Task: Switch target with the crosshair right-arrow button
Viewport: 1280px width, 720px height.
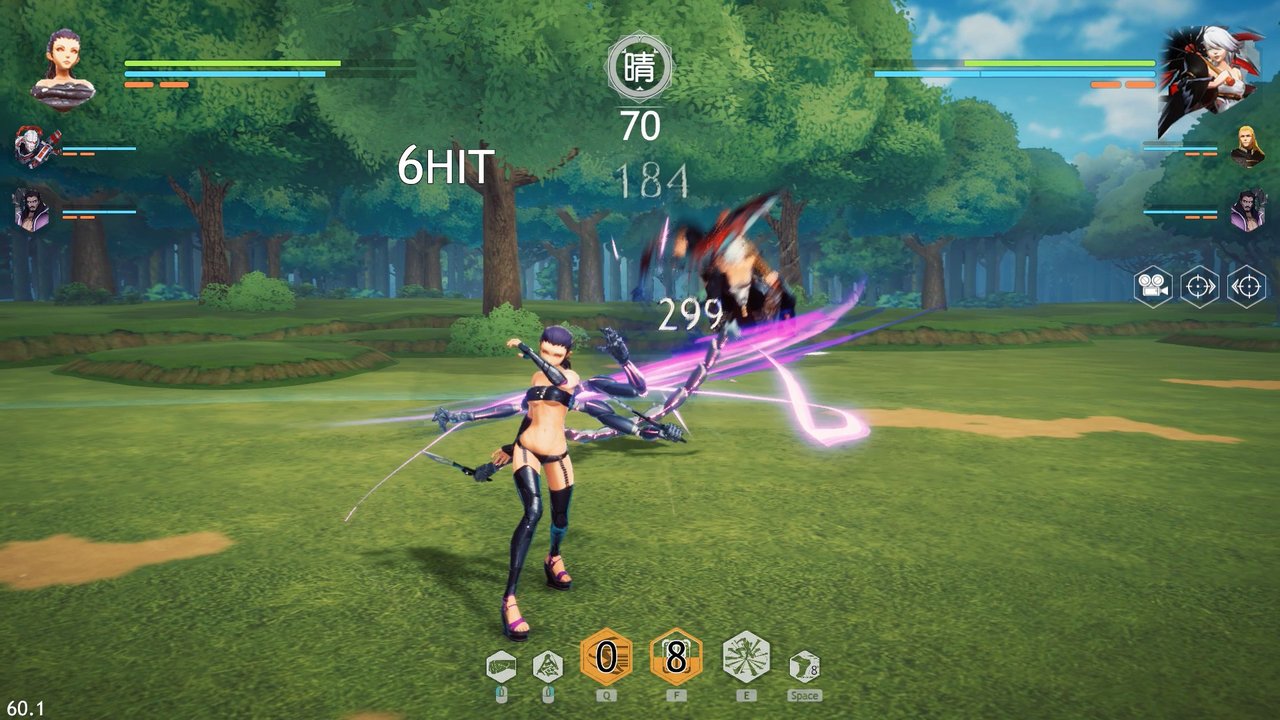Action: pyautogui.click(x=1199, y=286)
